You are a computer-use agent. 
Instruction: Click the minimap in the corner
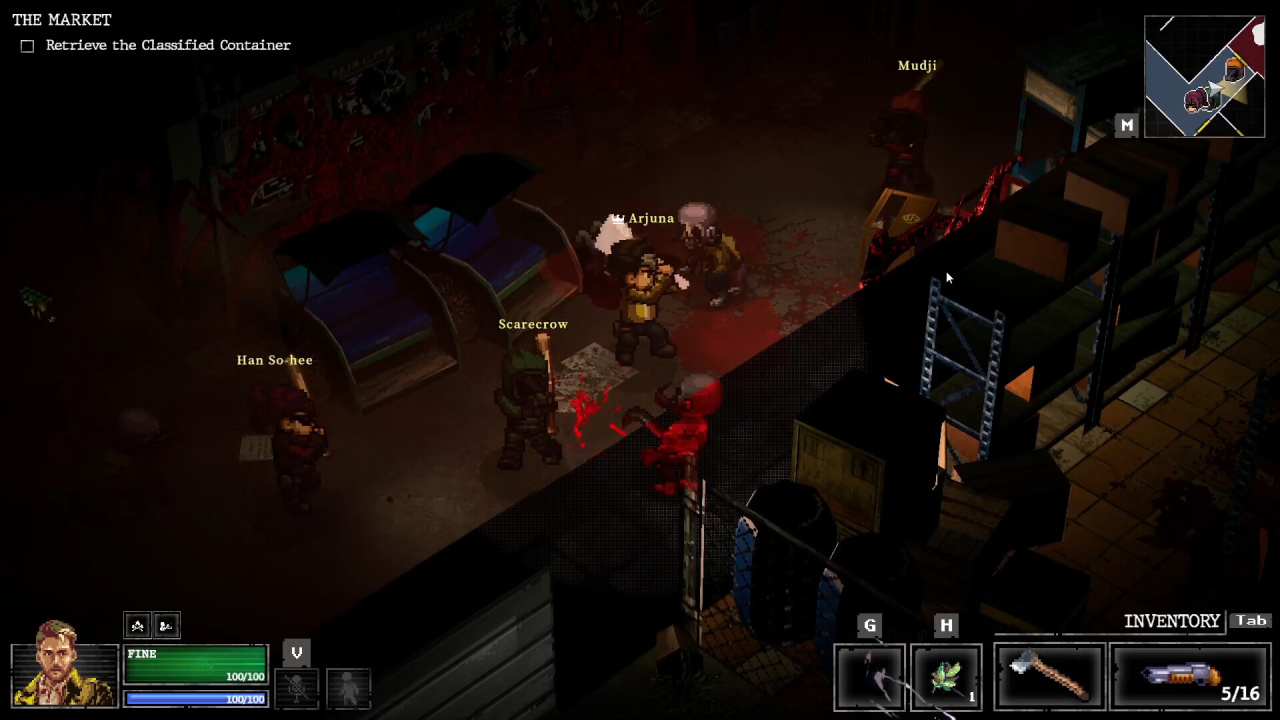1204,76
